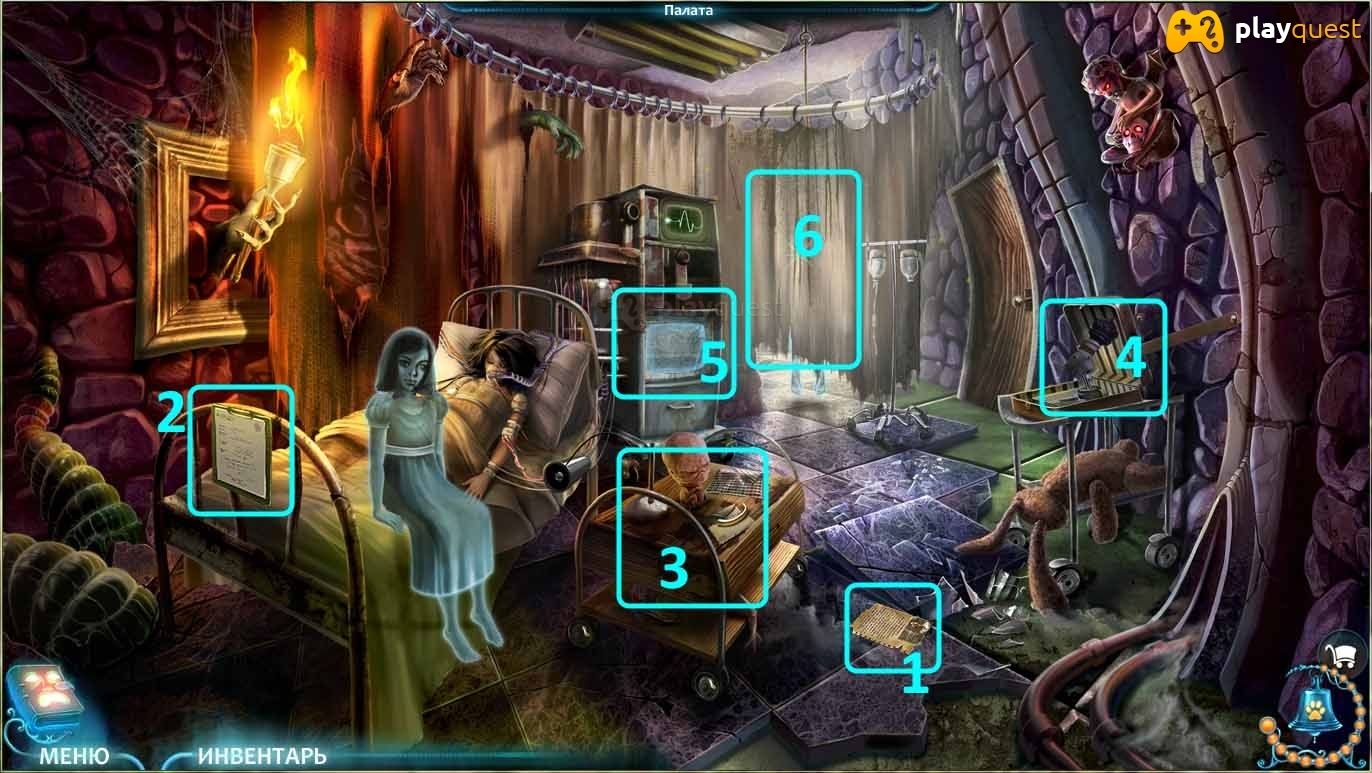This screenshot has height=773, width=1372.
Task: Open the МЕНЮ button
Action: (74, 755)
